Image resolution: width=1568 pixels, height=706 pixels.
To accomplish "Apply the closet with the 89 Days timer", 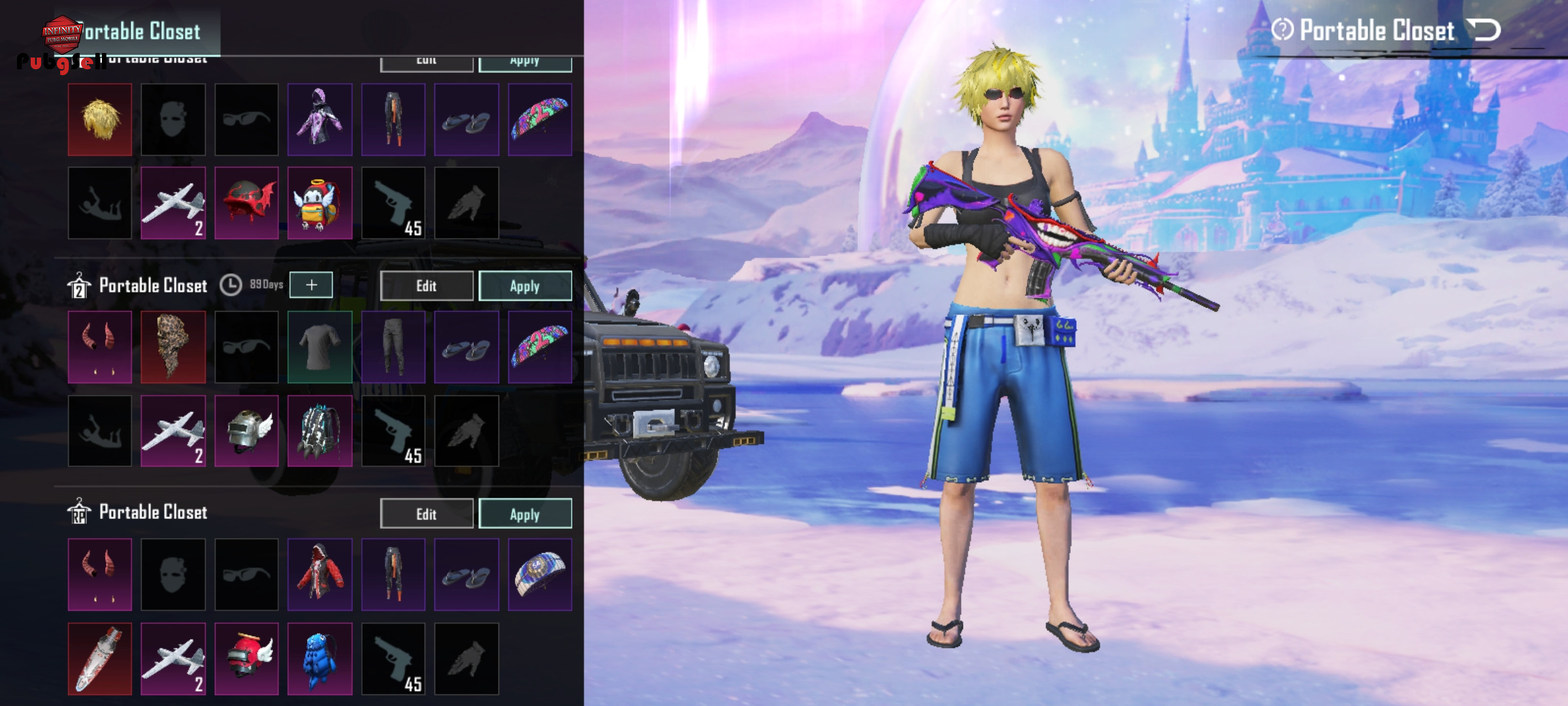I will coord(525,286).
